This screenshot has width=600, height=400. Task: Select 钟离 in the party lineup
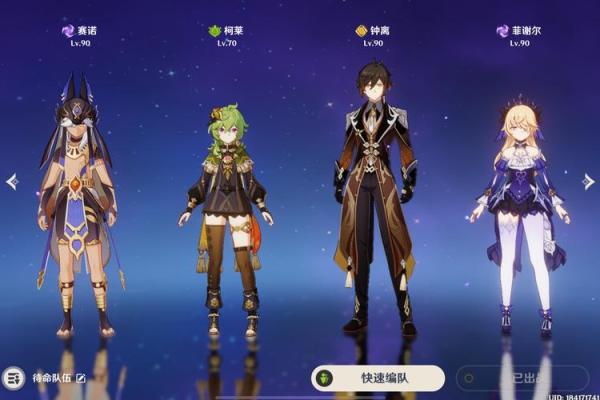(x=375, y=200)
